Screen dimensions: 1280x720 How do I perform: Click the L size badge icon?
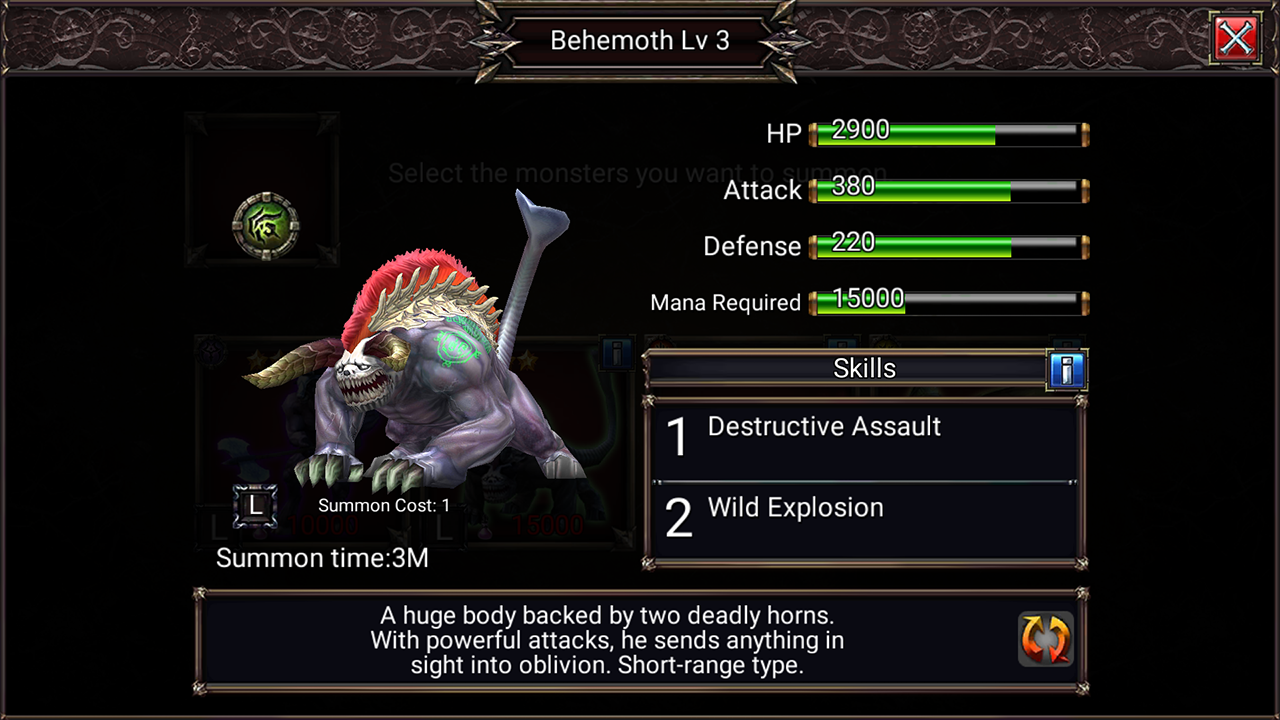coord(255,506)
